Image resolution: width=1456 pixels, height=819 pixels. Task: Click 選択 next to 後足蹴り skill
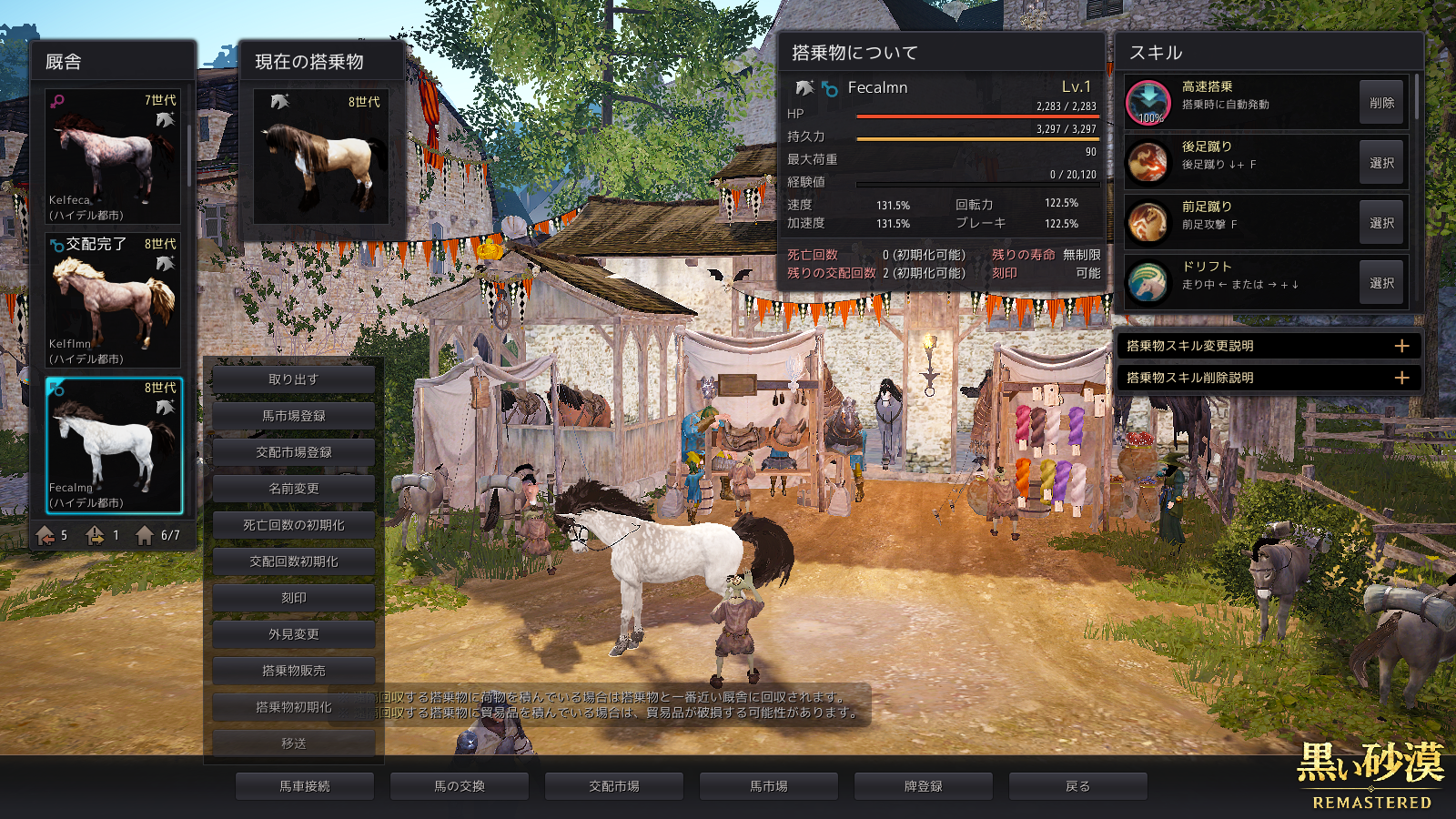1381,163
